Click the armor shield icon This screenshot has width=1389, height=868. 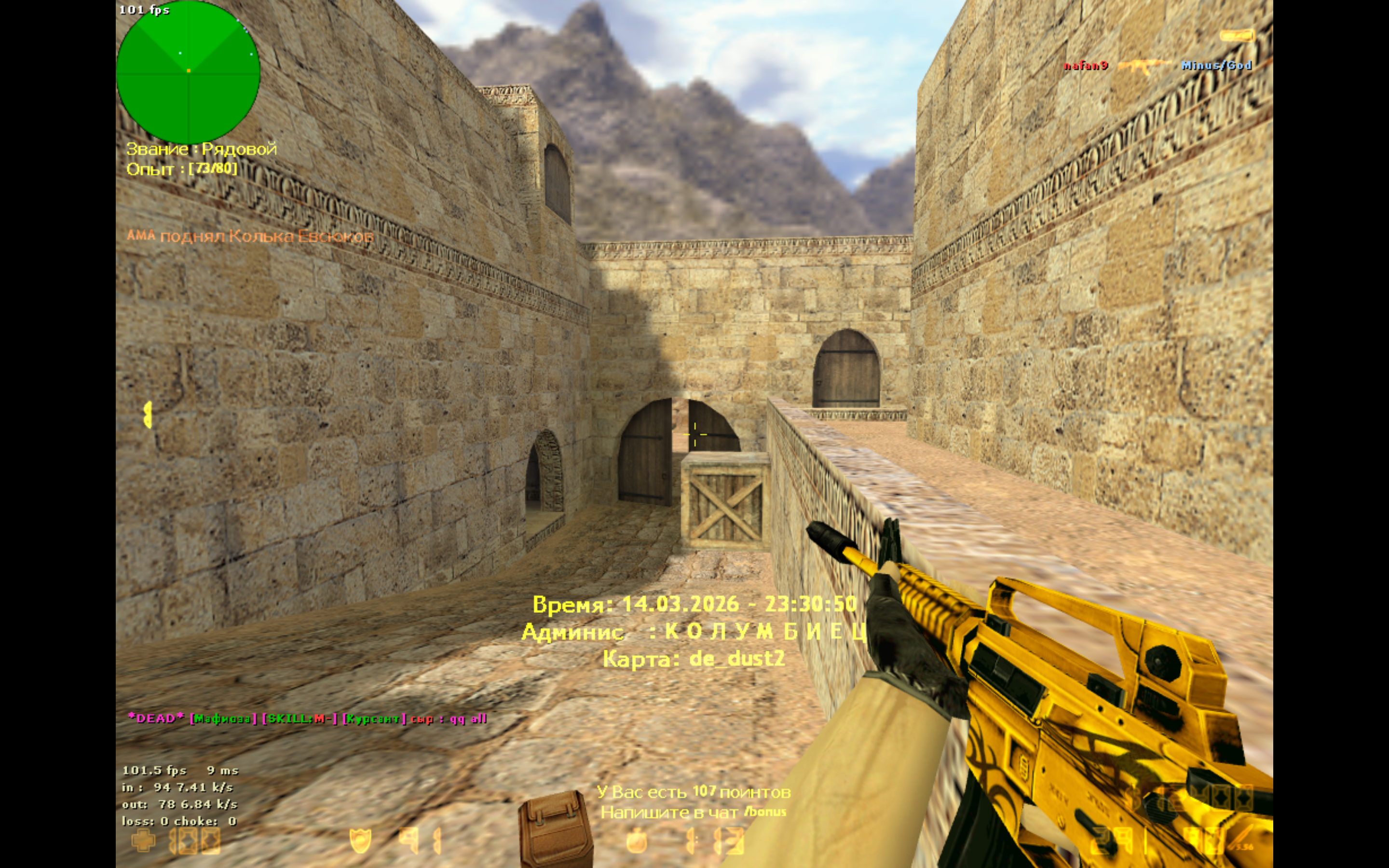pyautogui.click(x=360, y=841)
